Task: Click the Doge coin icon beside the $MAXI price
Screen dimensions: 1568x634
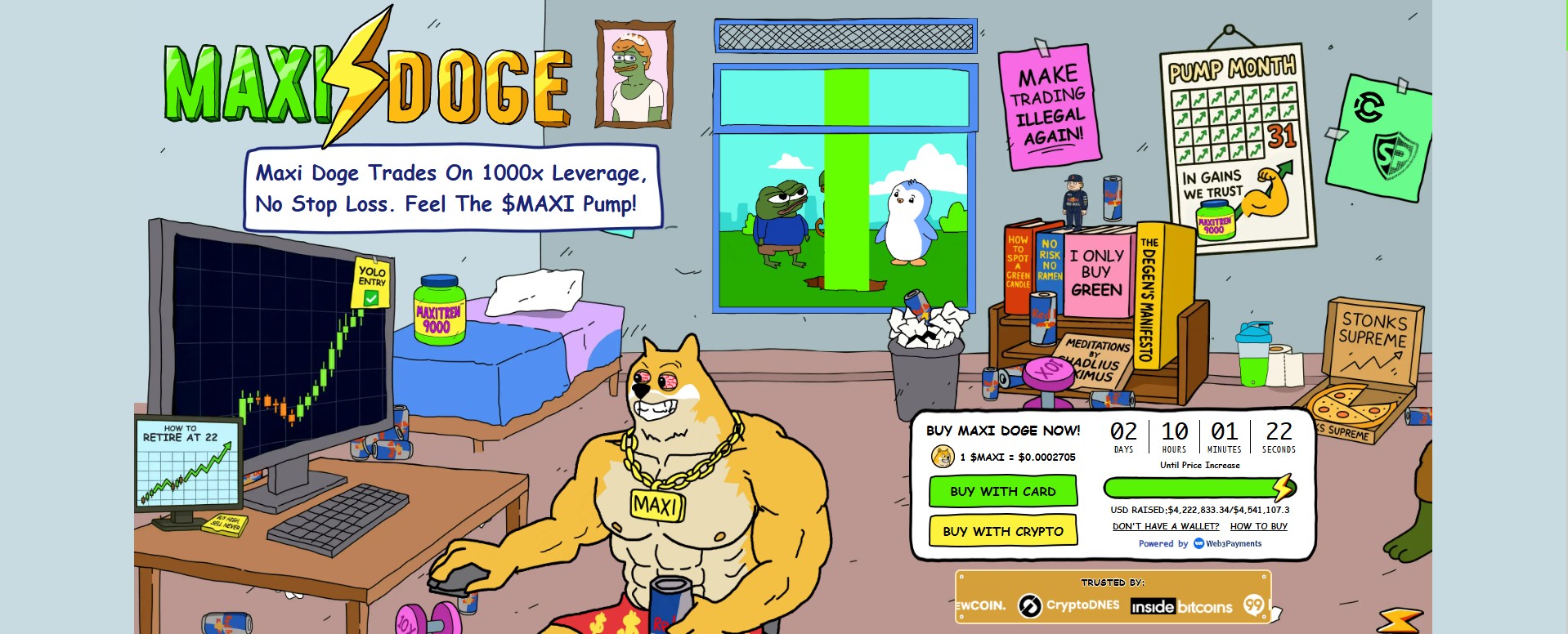Action: (942, 458)
